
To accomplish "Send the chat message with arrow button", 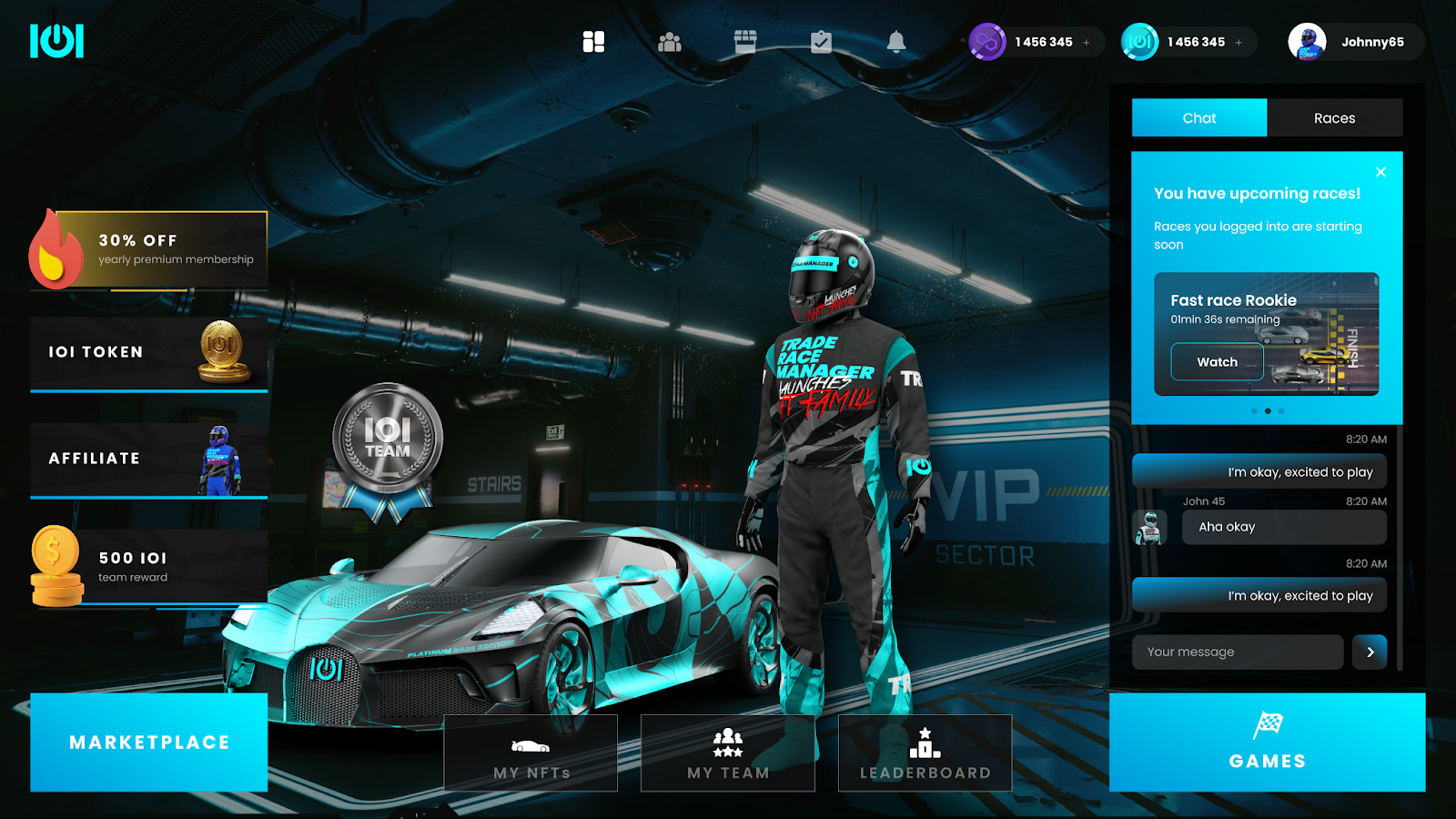I will [1370, 652].
